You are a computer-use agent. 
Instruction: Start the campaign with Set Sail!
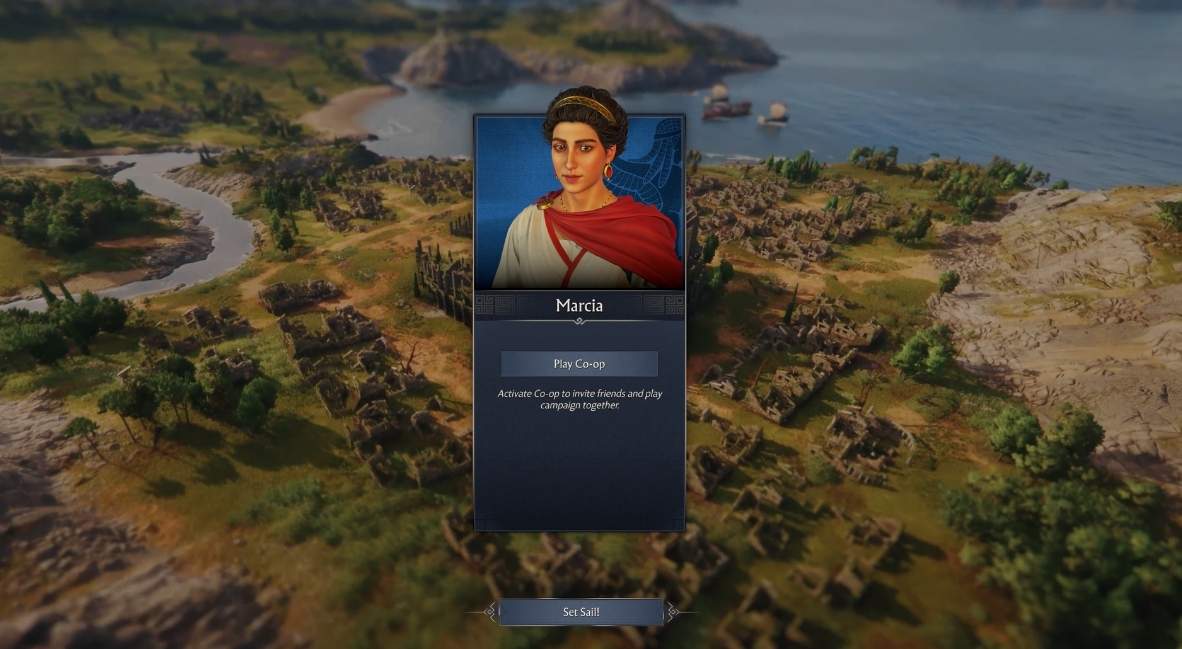pos(580,612)
